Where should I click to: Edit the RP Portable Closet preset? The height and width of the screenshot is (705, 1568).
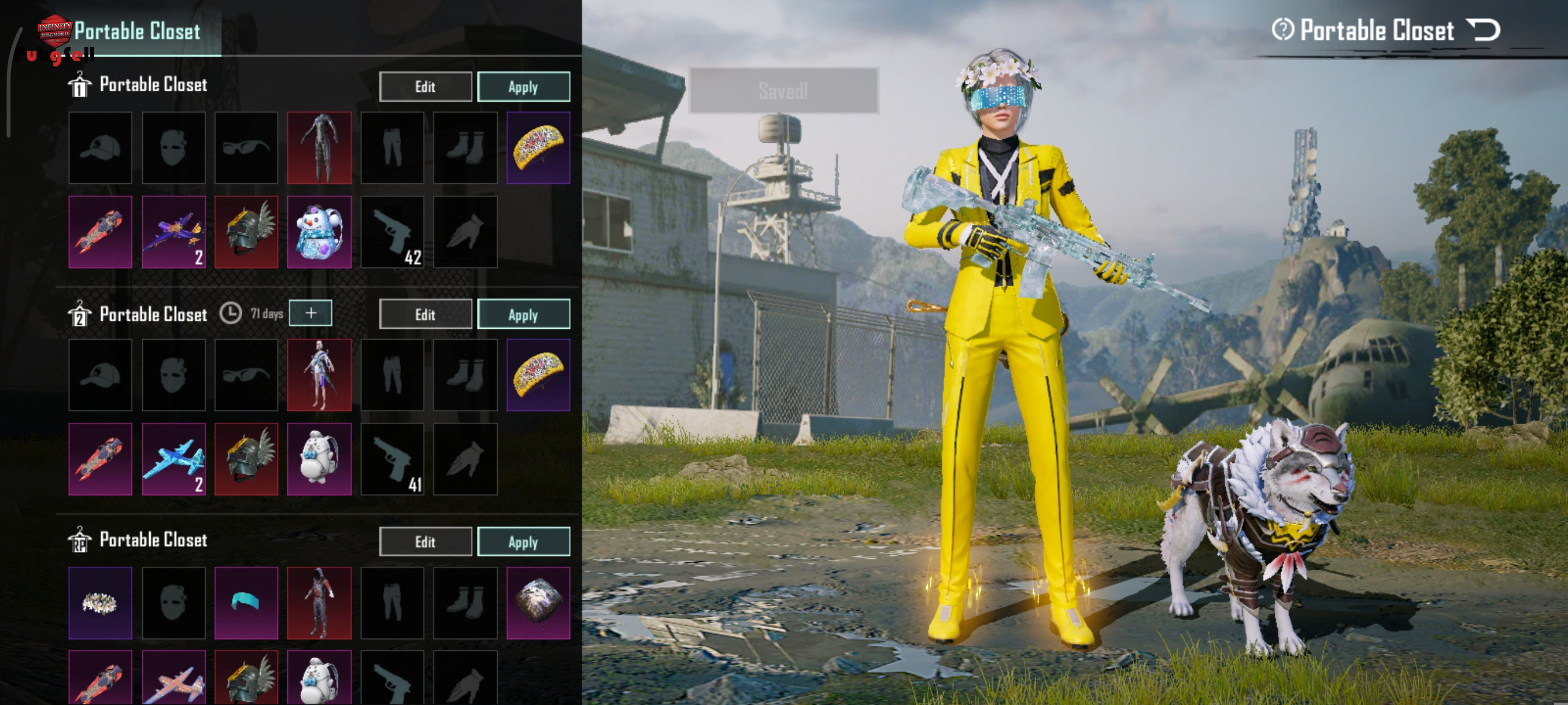pos(425,542)
